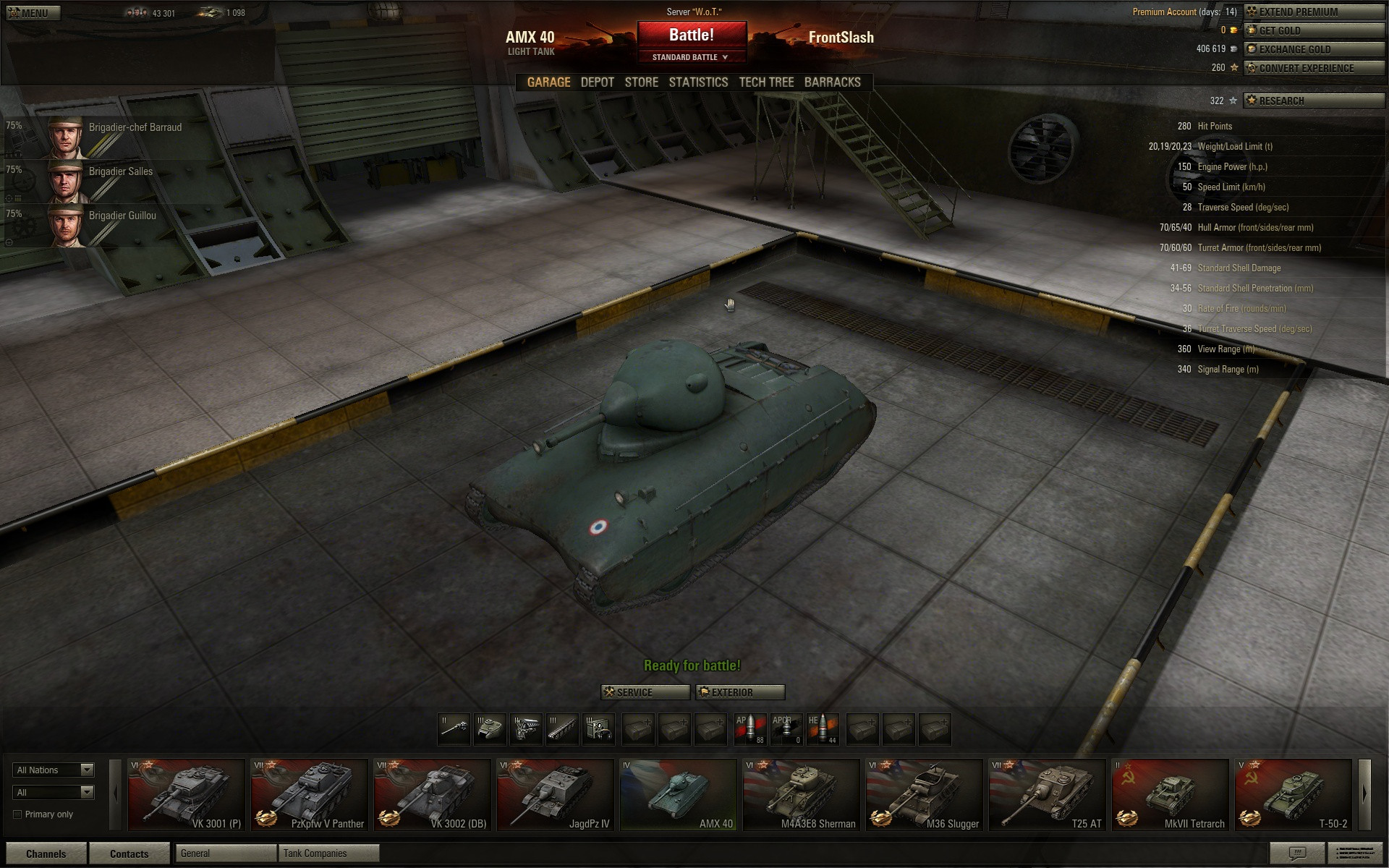Select the HE shell ammo slot
The image size is (1389, 868).
click(823, 729)
